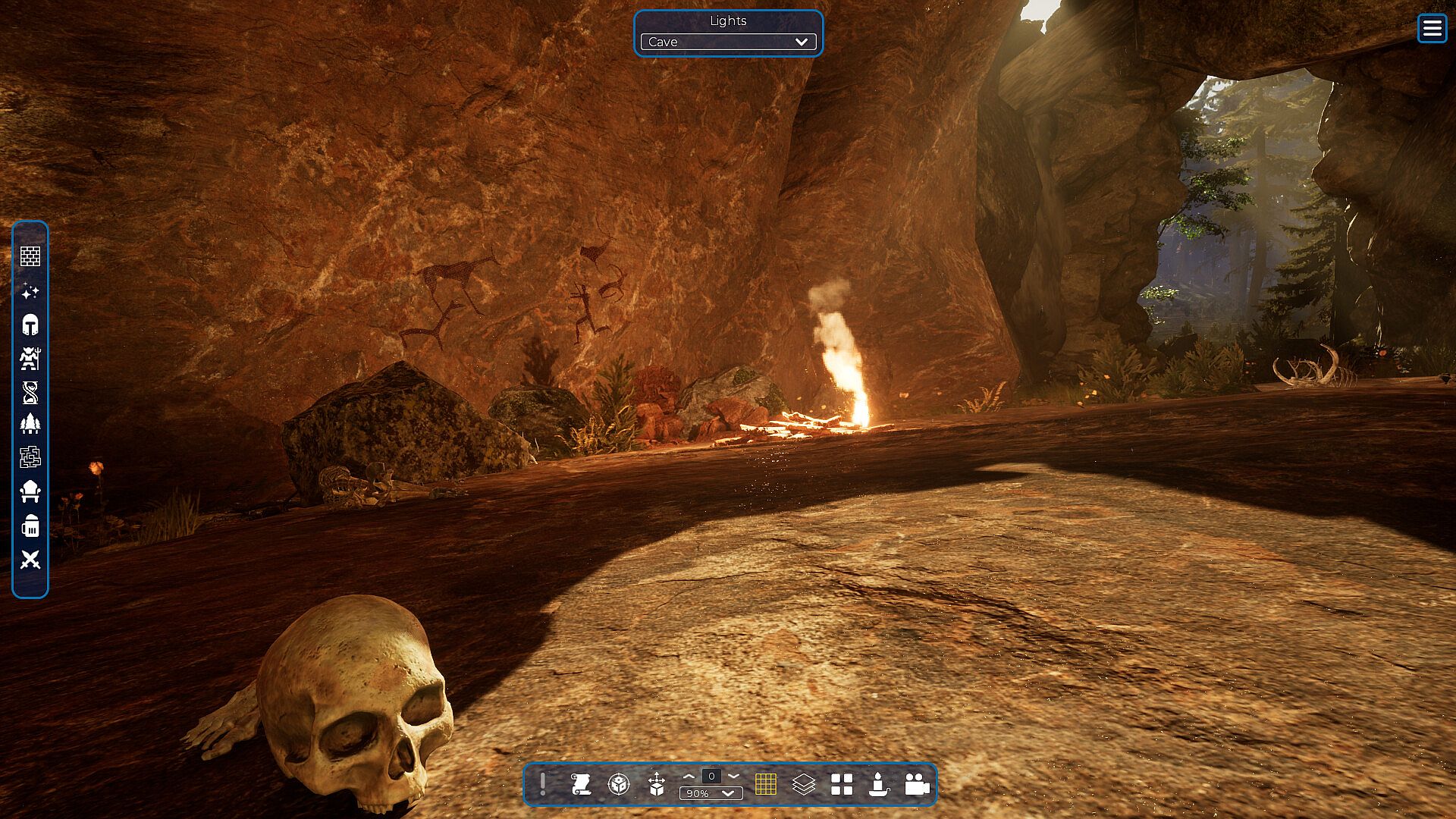Open the 90% scale dropdown
This screenshot has height=819, width=1456.
click(711, 793)
